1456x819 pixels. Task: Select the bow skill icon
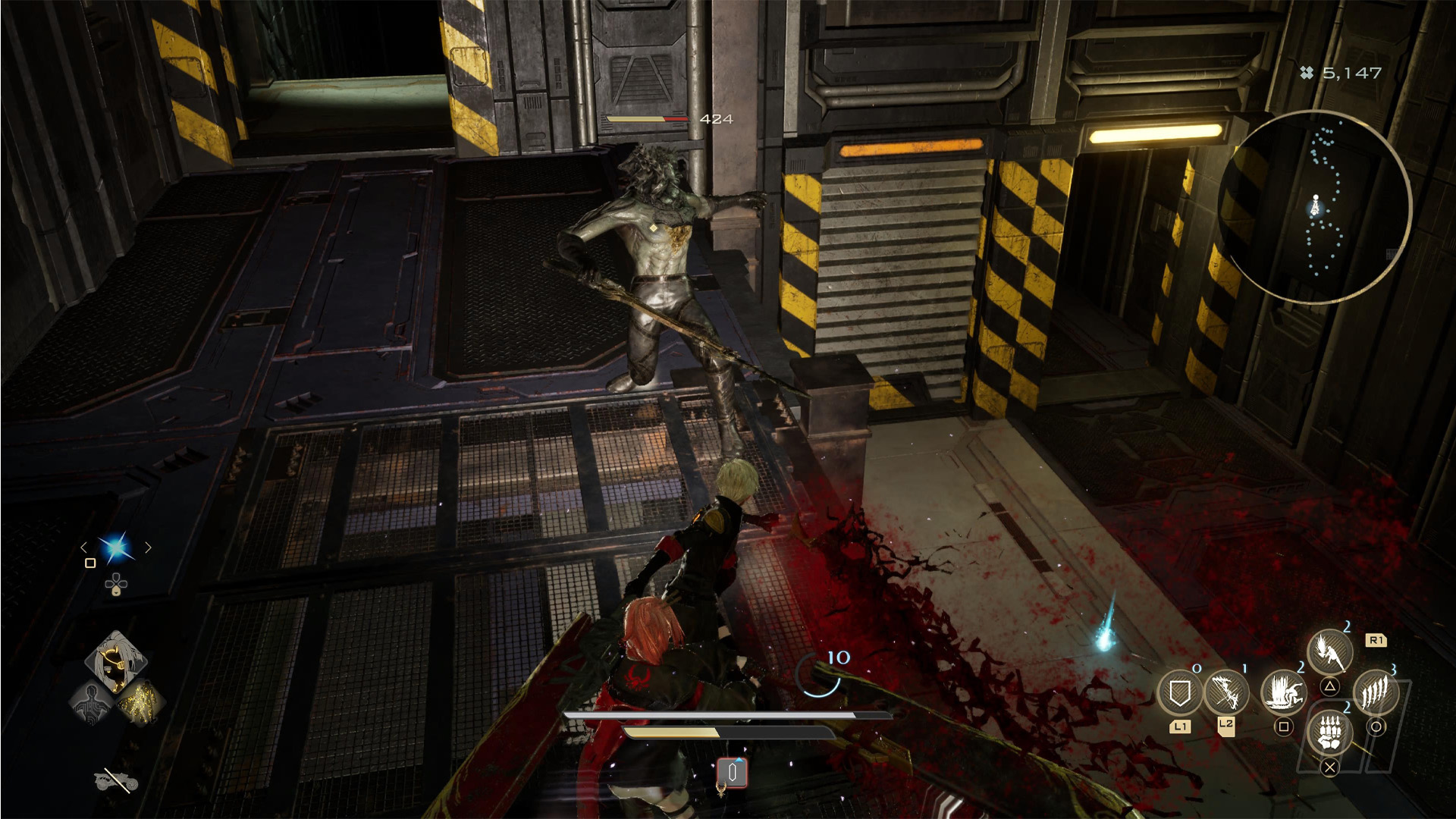tap(1226, 692)
